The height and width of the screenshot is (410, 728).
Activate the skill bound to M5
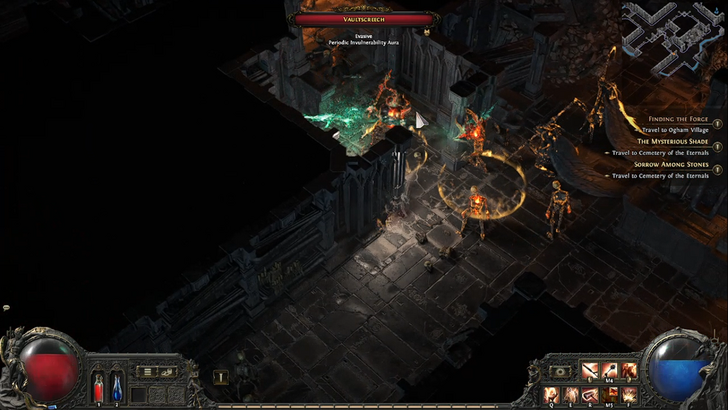pos(609,394)
